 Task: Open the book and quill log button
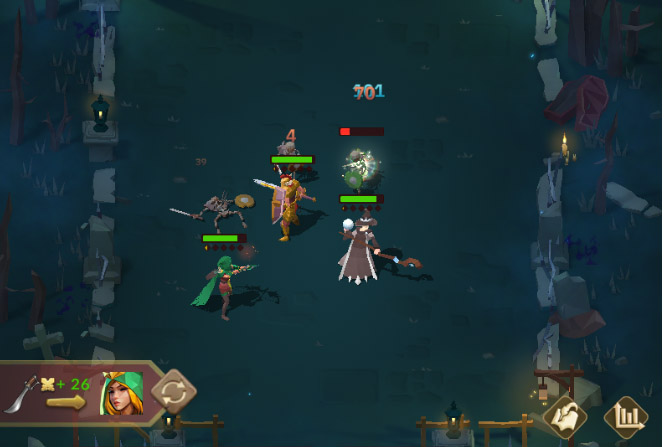coord(564,416)
